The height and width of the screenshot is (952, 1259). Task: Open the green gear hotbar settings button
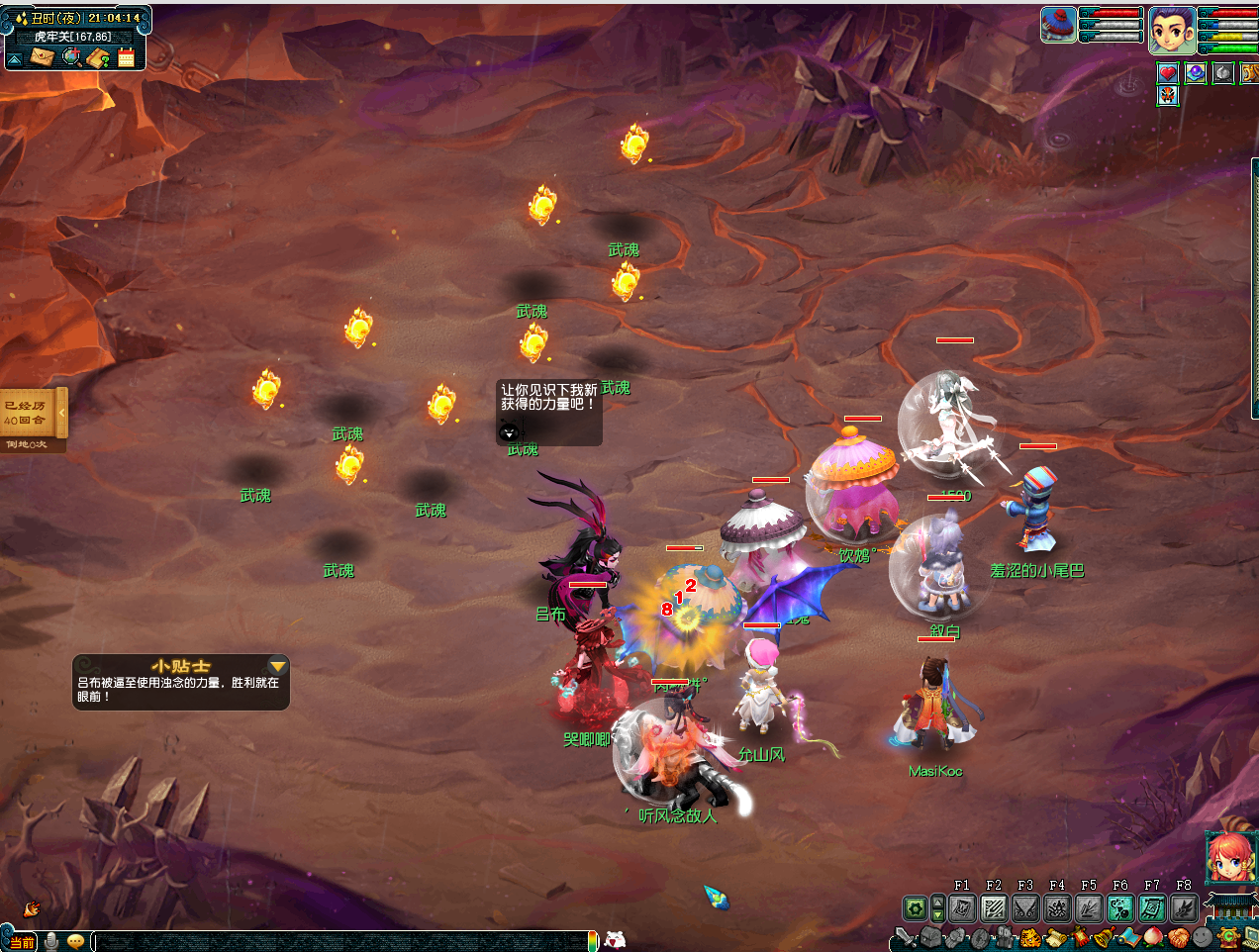pos(916,907)
